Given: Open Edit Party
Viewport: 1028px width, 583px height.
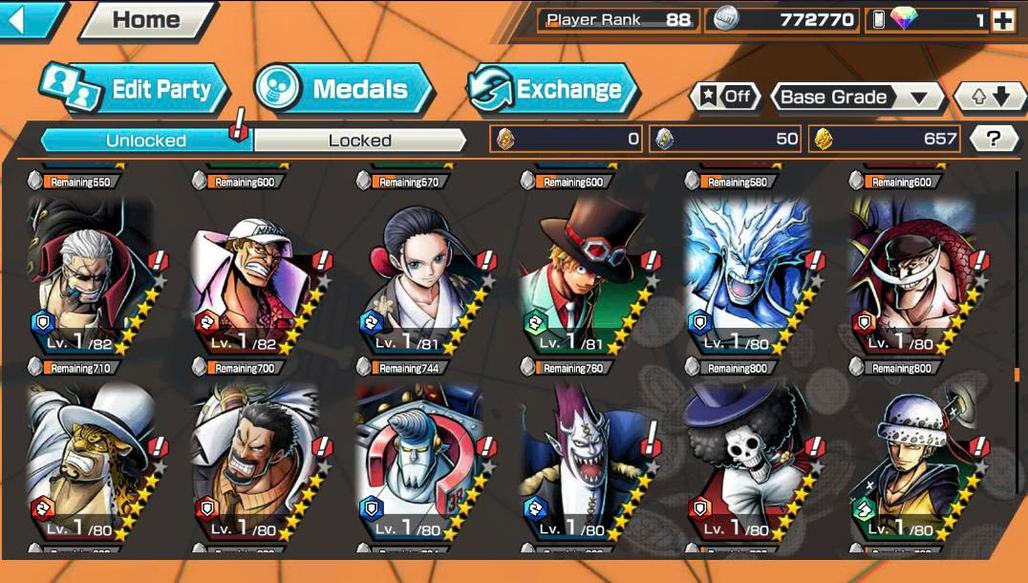Looking at the screenshot, I should point(136,90).
